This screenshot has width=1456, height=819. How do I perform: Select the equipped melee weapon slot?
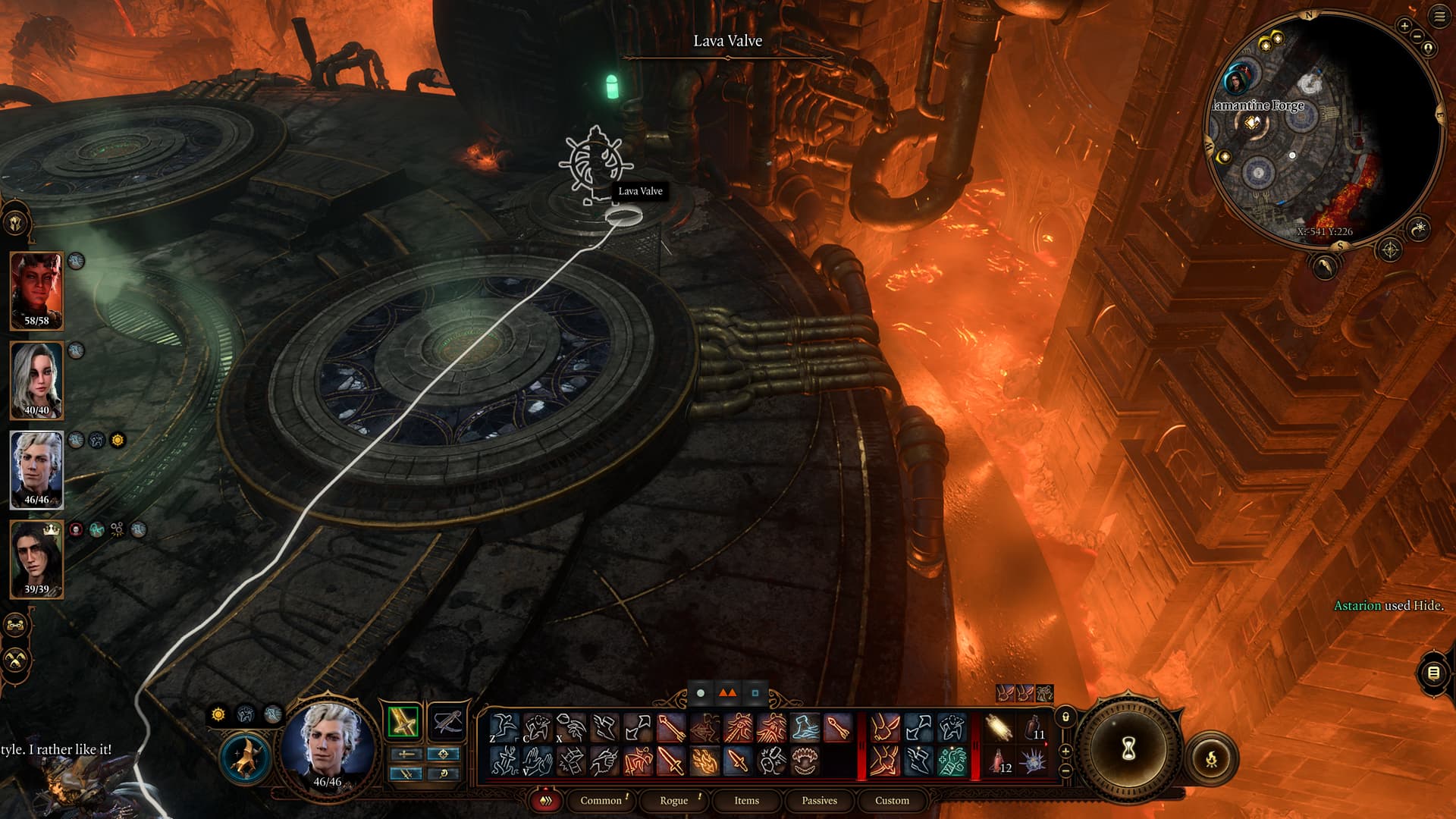pos(403,721)
